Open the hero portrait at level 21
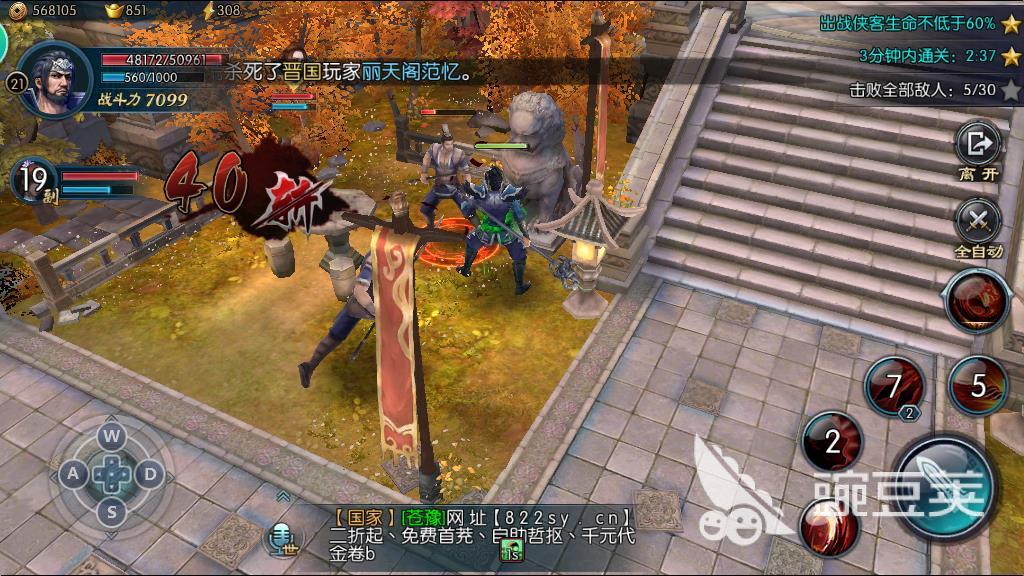 [x=55, y=78]
